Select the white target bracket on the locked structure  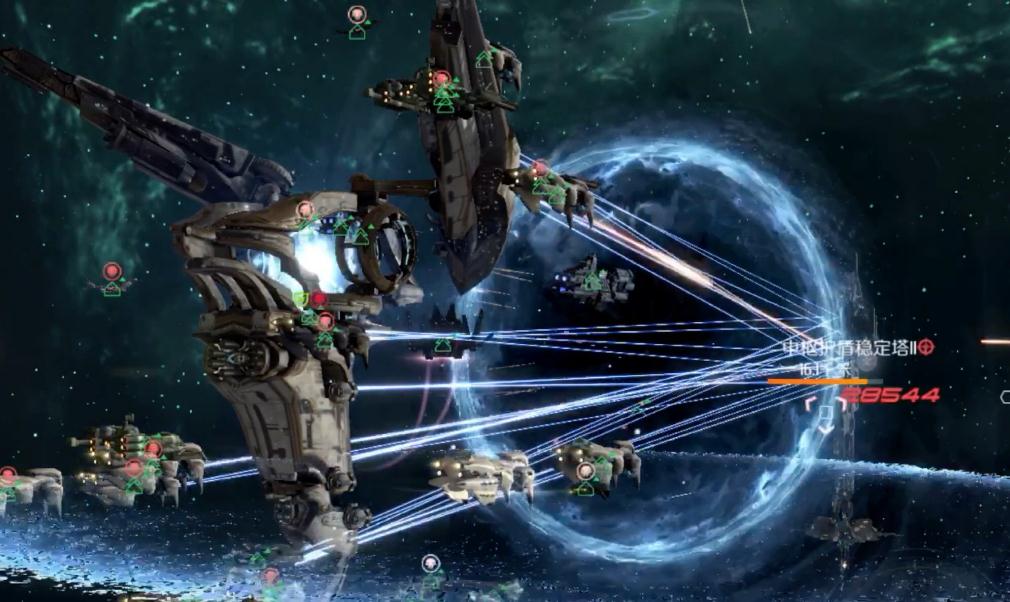pyautogui.click(x=825, y=415)
